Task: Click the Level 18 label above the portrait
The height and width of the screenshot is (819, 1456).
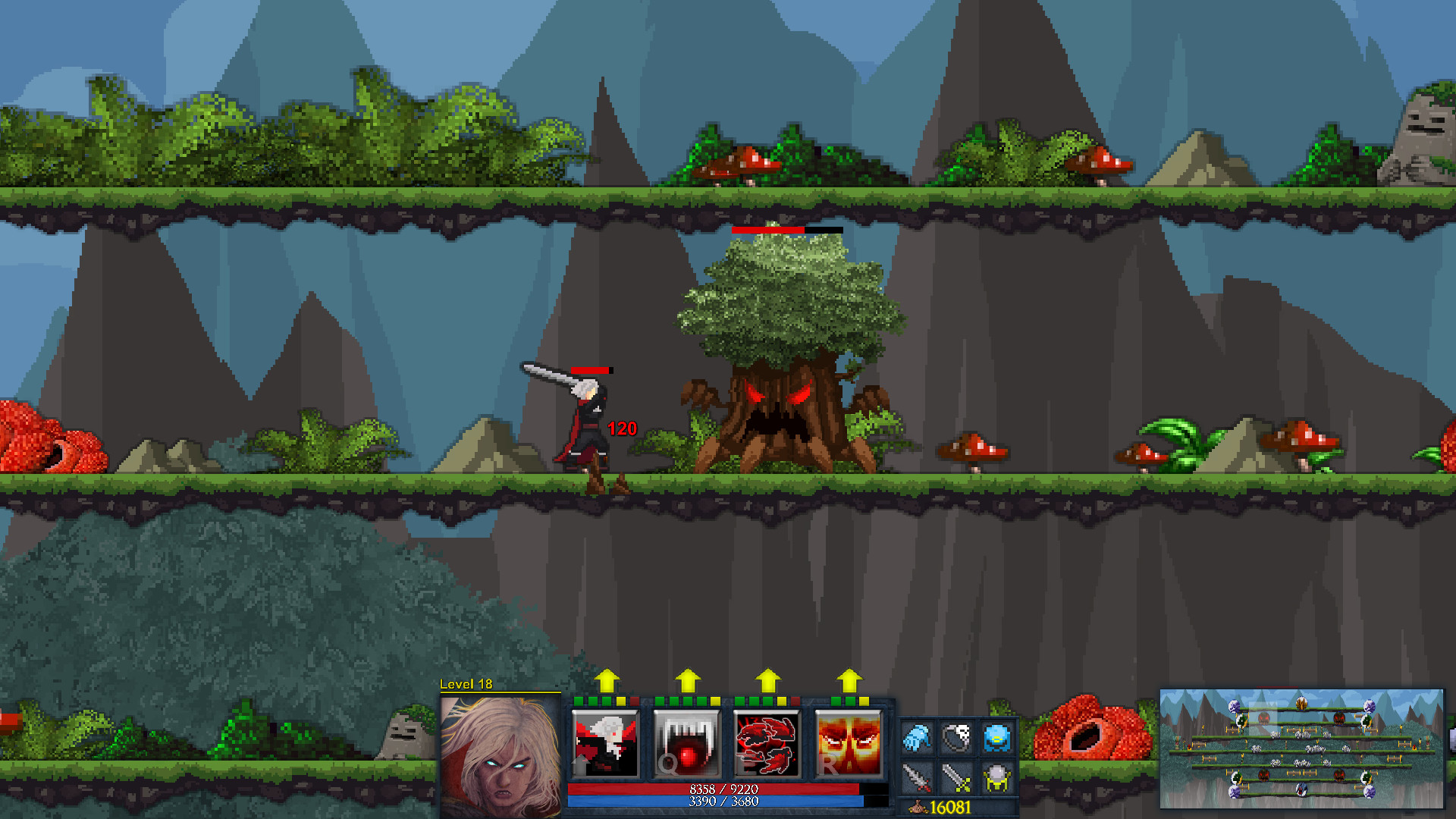Action: point(466,684)
